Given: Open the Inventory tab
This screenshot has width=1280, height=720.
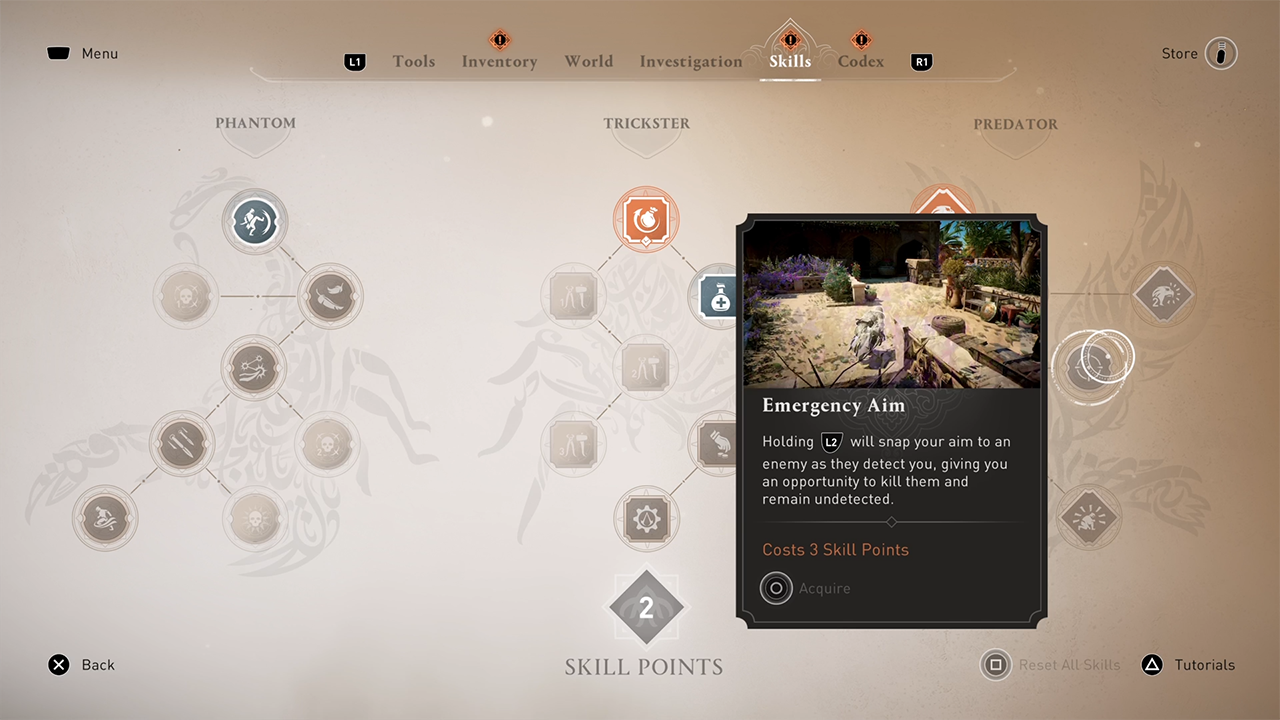Looking at the screenshot, I should pyautogui.click(x=499, y=62).
